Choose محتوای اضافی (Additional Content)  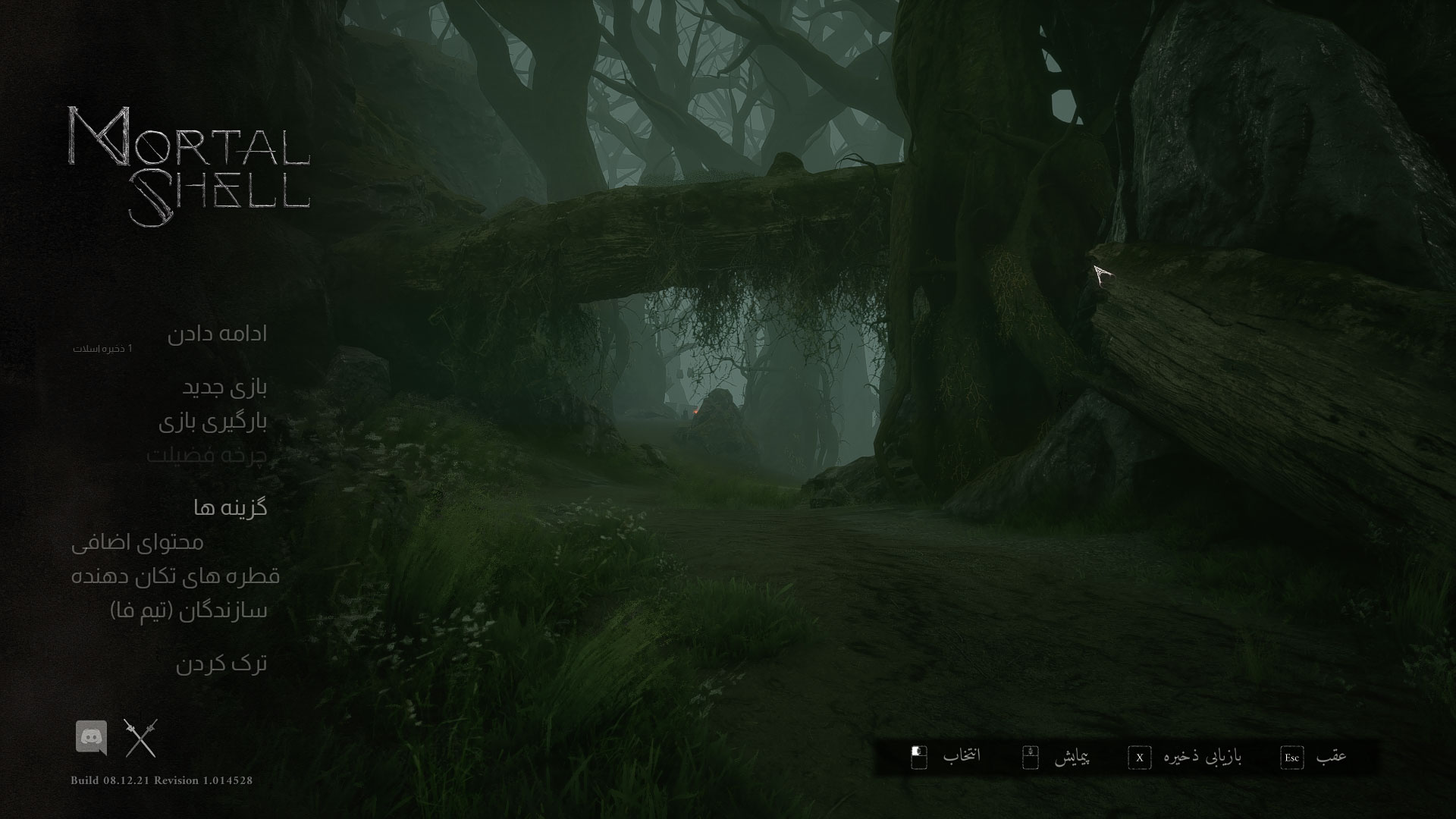137,542
